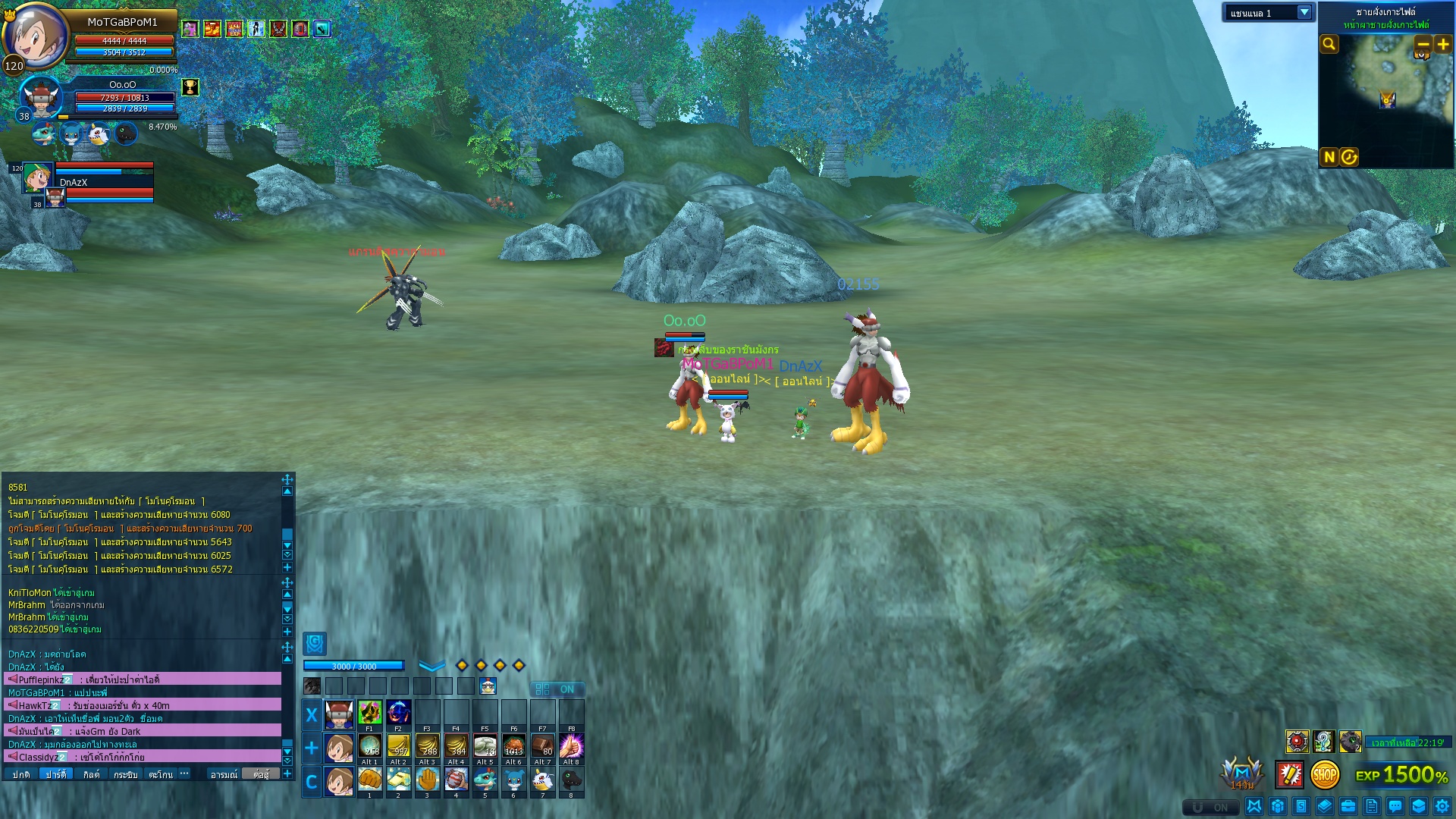Toggle the minimap N compass button
The width and height of the screenshot is (1456, 819).
tap(1329, 157)
